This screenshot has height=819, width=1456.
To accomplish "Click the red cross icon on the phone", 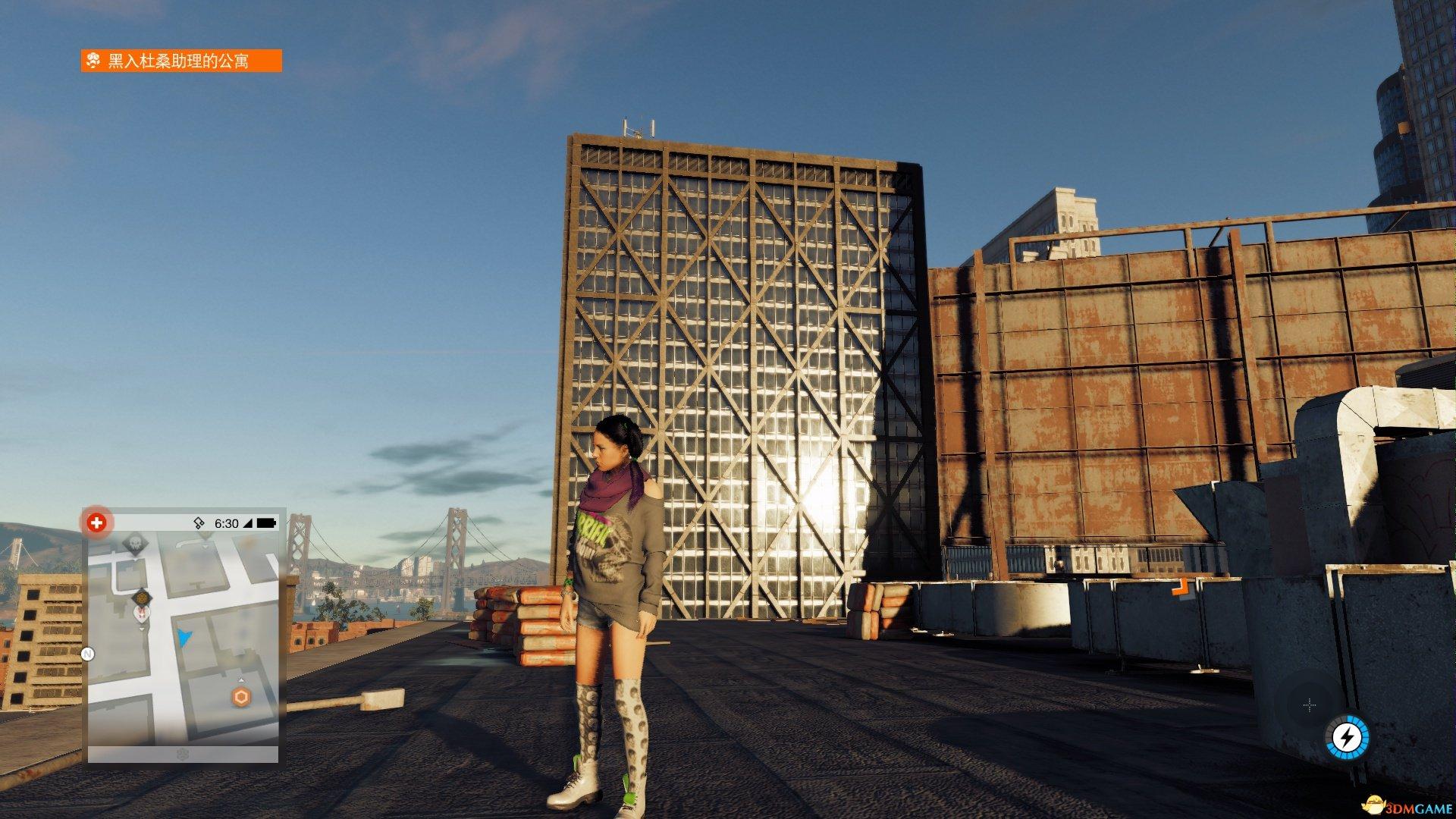I will pos(96,522).
